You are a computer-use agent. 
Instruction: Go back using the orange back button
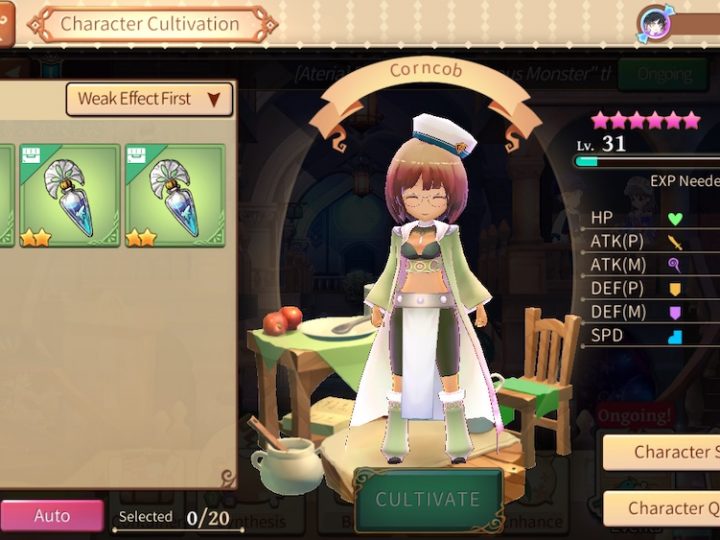[x=6, y=22]
